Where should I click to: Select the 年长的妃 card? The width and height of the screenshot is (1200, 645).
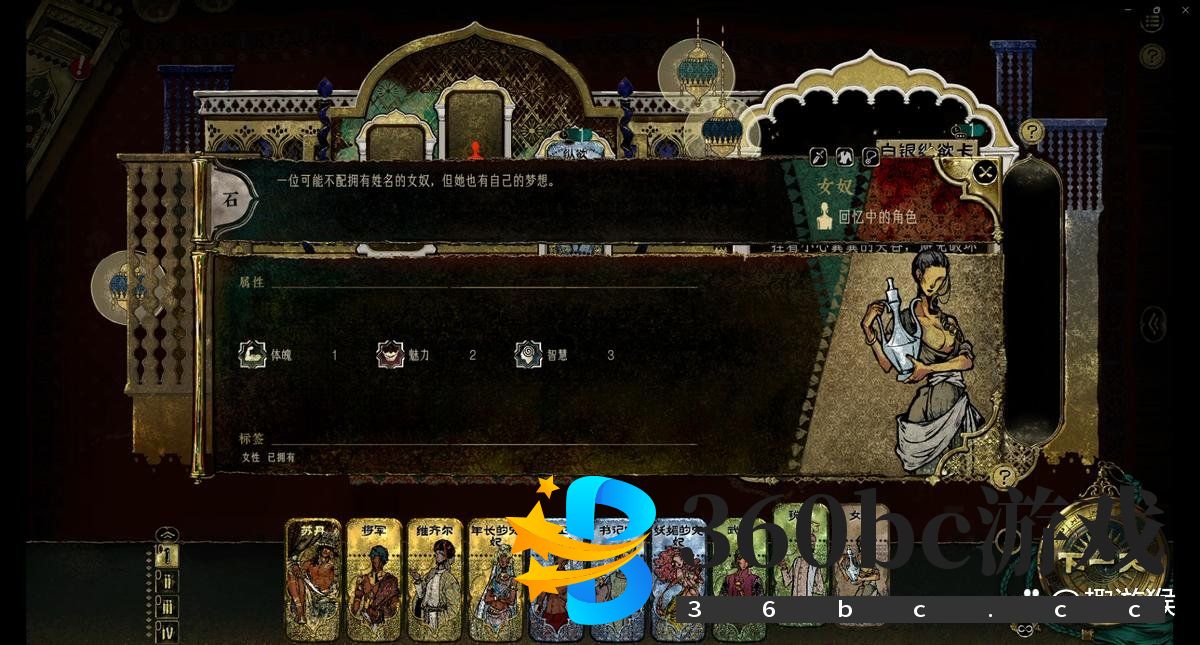tap(495, 580)
